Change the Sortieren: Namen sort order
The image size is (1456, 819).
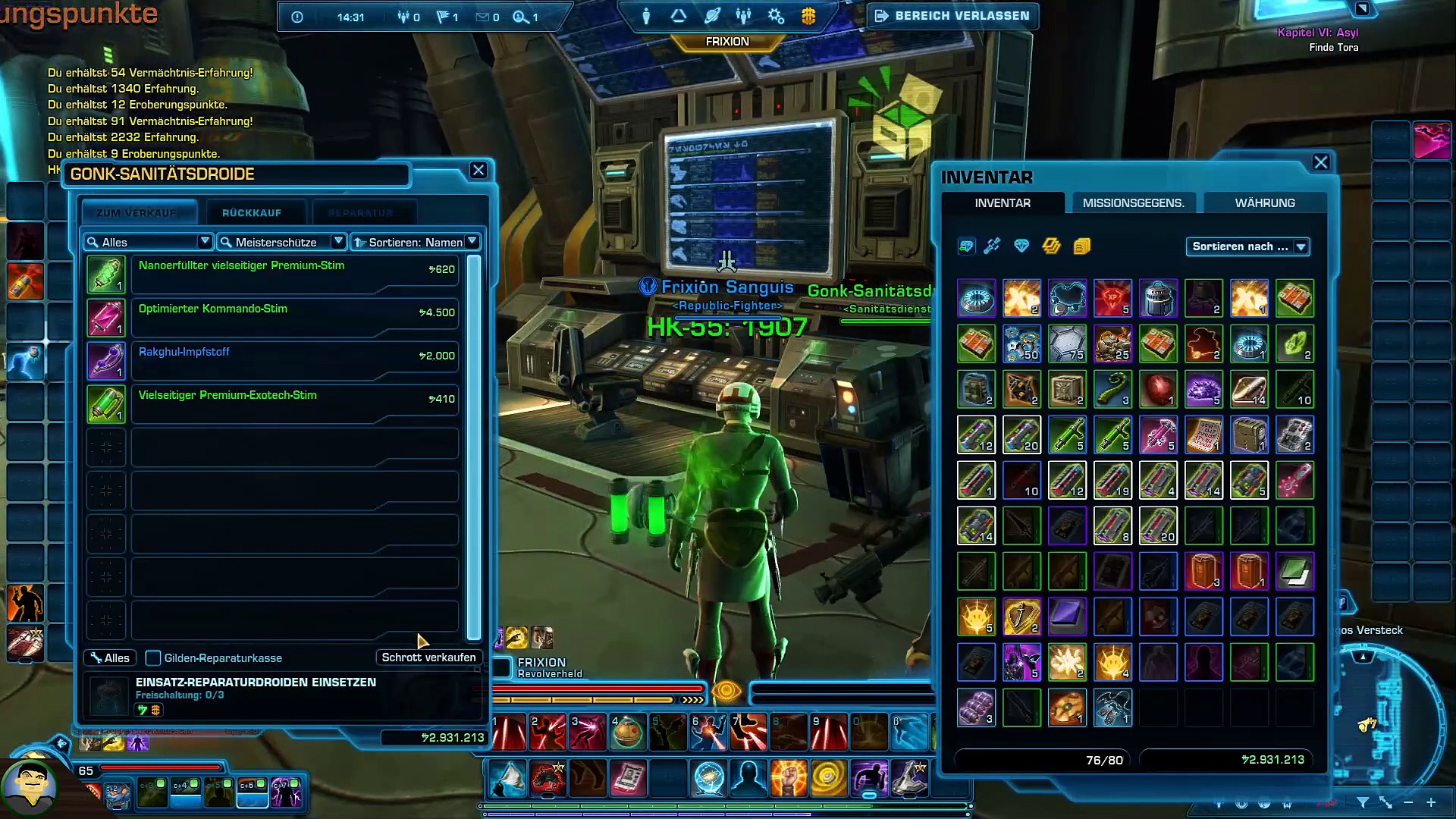pyautogui.click(x=416, y=242)
